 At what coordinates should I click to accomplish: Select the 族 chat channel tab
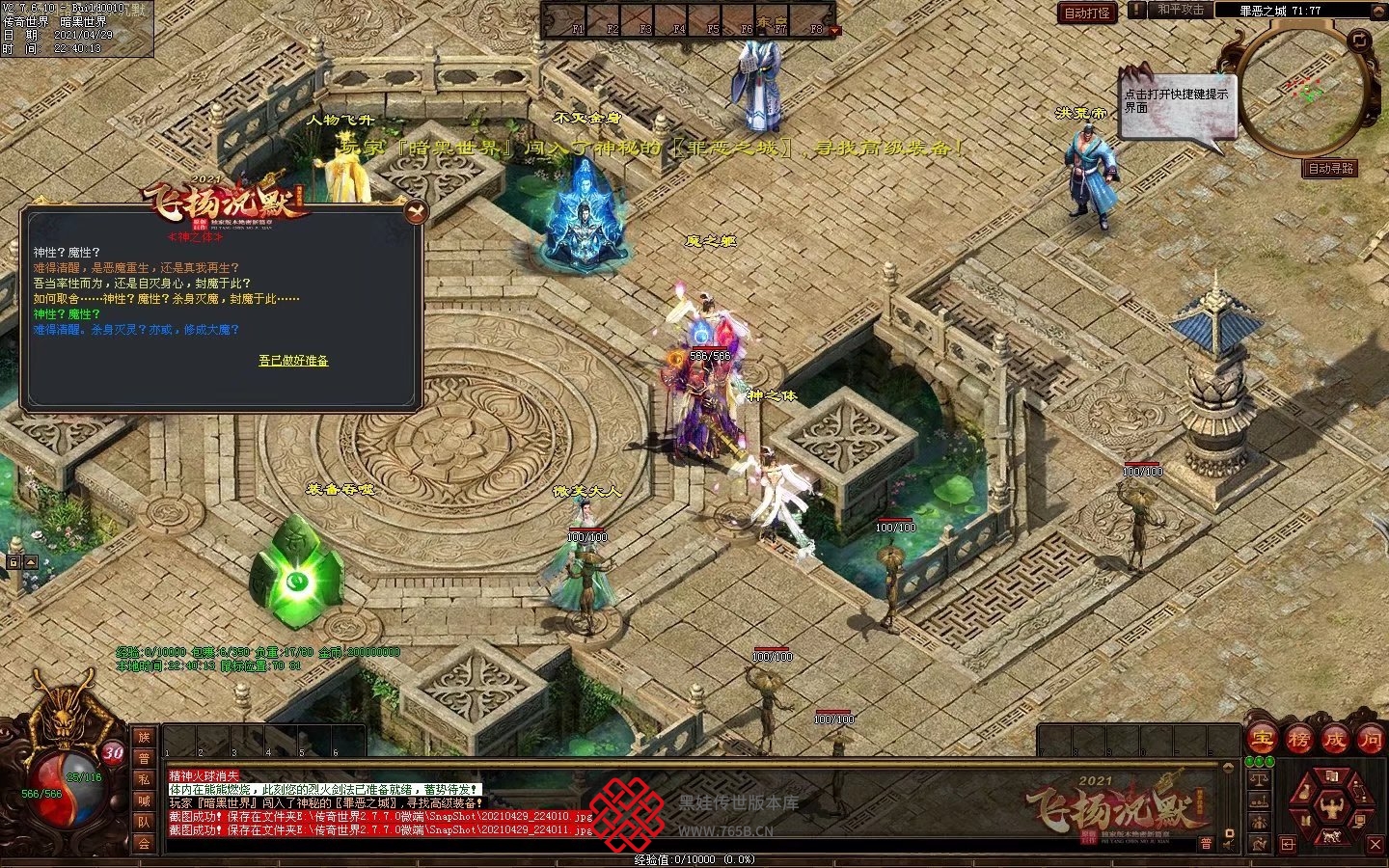(144, 738)
